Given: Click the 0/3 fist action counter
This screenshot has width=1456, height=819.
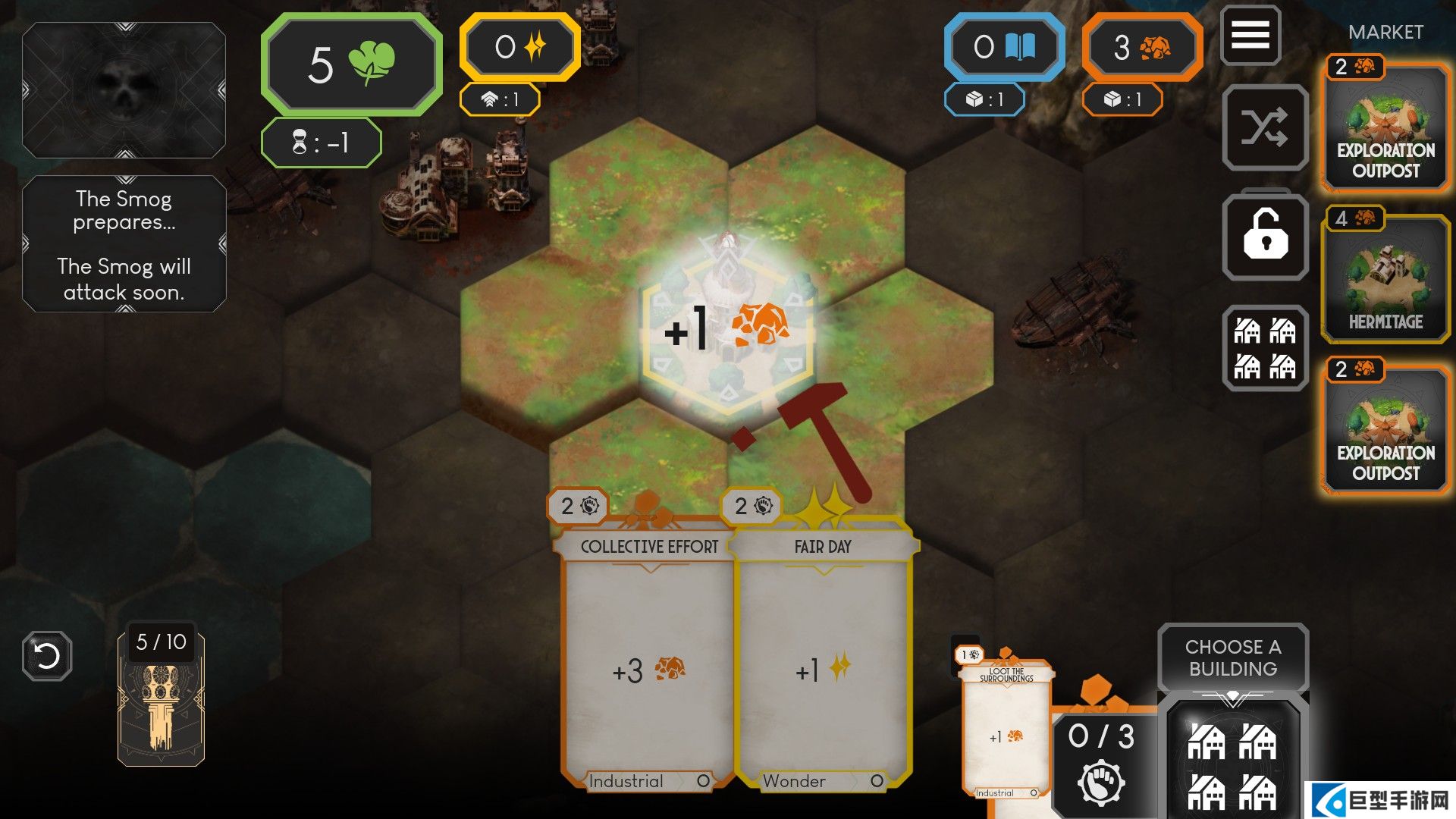Looking at the screenshot, I should [x=1101, y=762].
